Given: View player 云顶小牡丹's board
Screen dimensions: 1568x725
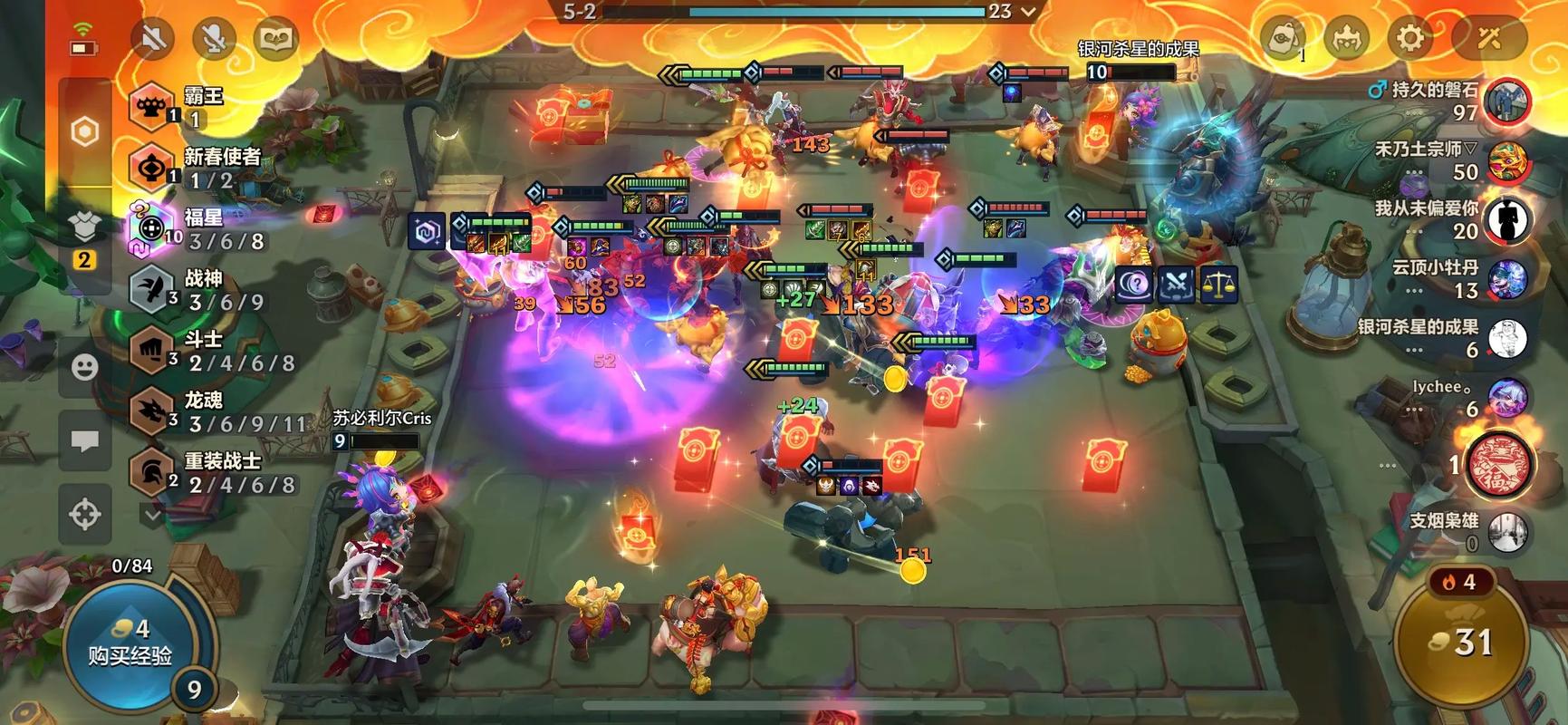Looking at the screenshot, I should (1507, 279).
